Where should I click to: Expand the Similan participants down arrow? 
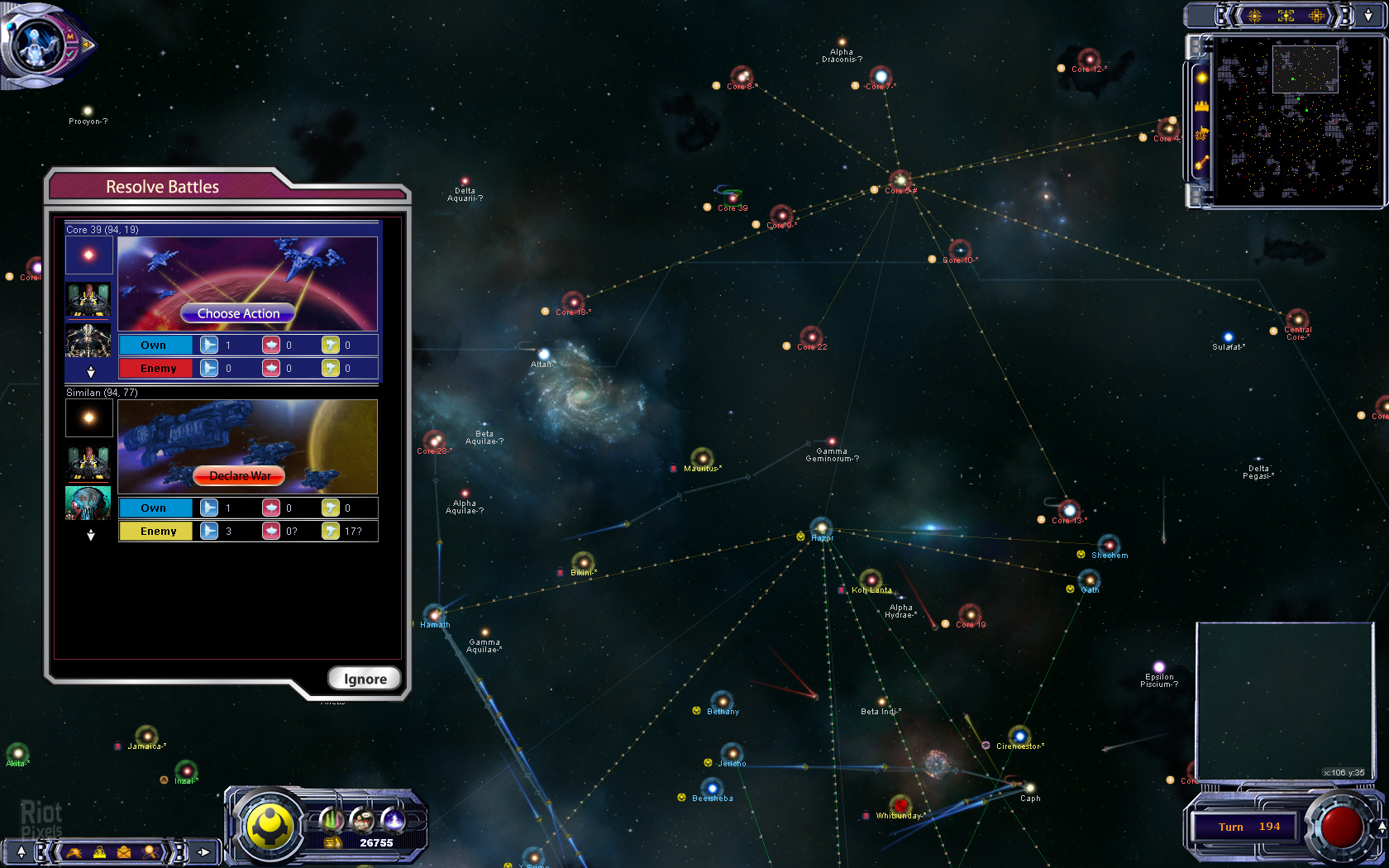click(x=91, y=535)
